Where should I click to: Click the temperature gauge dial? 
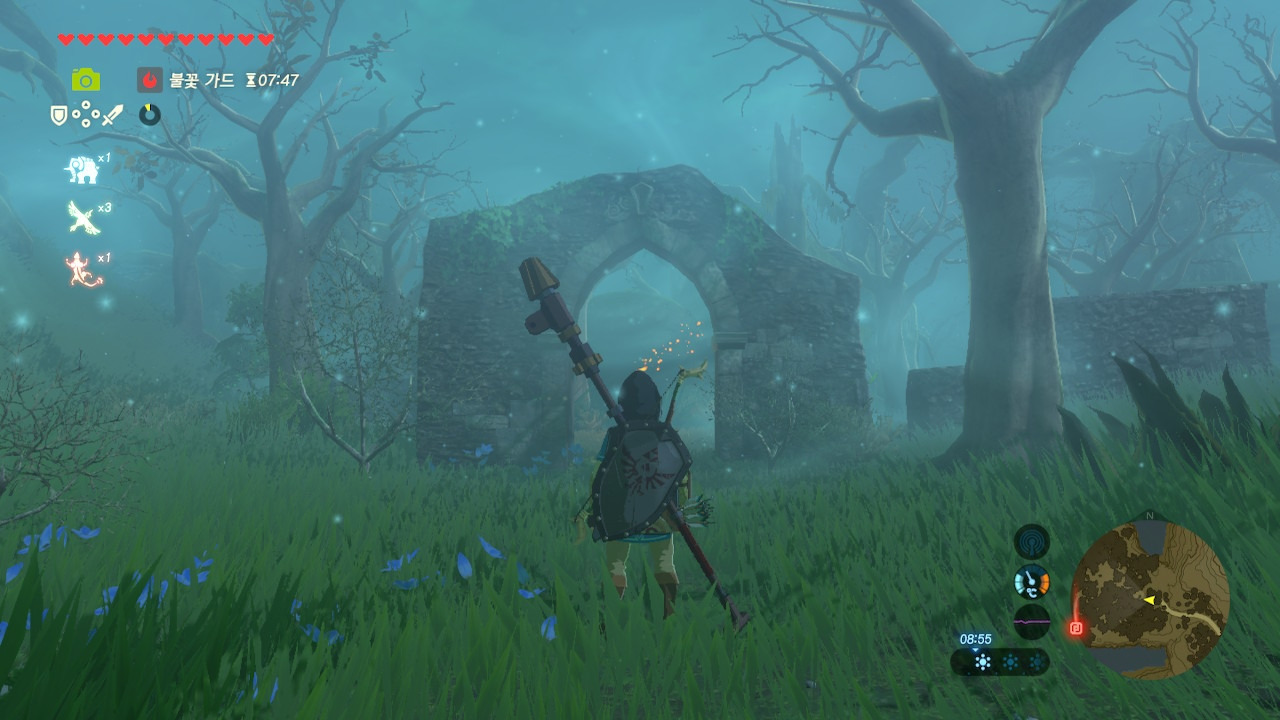[1031, 581]
